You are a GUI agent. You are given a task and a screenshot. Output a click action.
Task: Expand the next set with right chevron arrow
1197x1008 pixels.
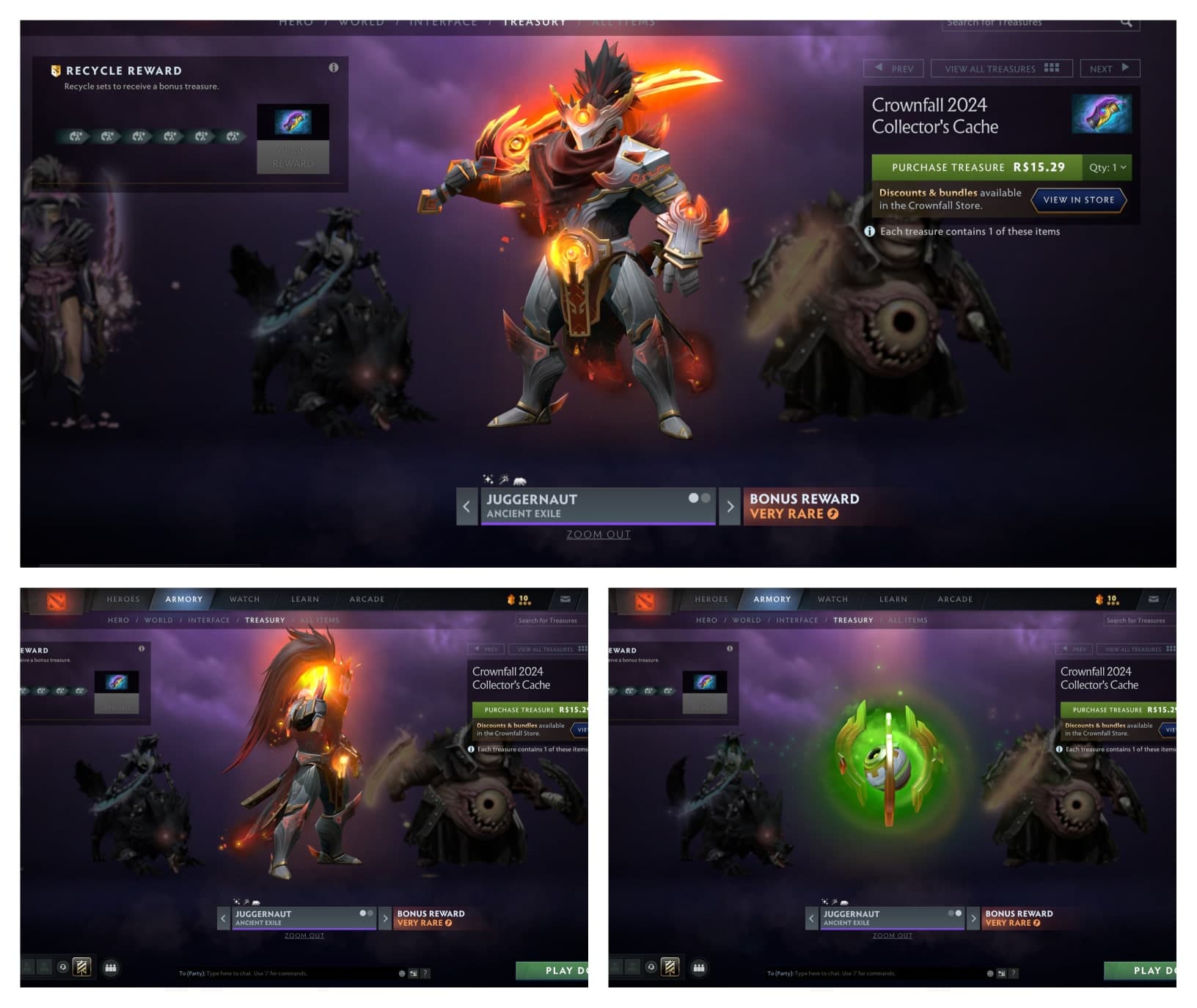[x=730, y=506]
